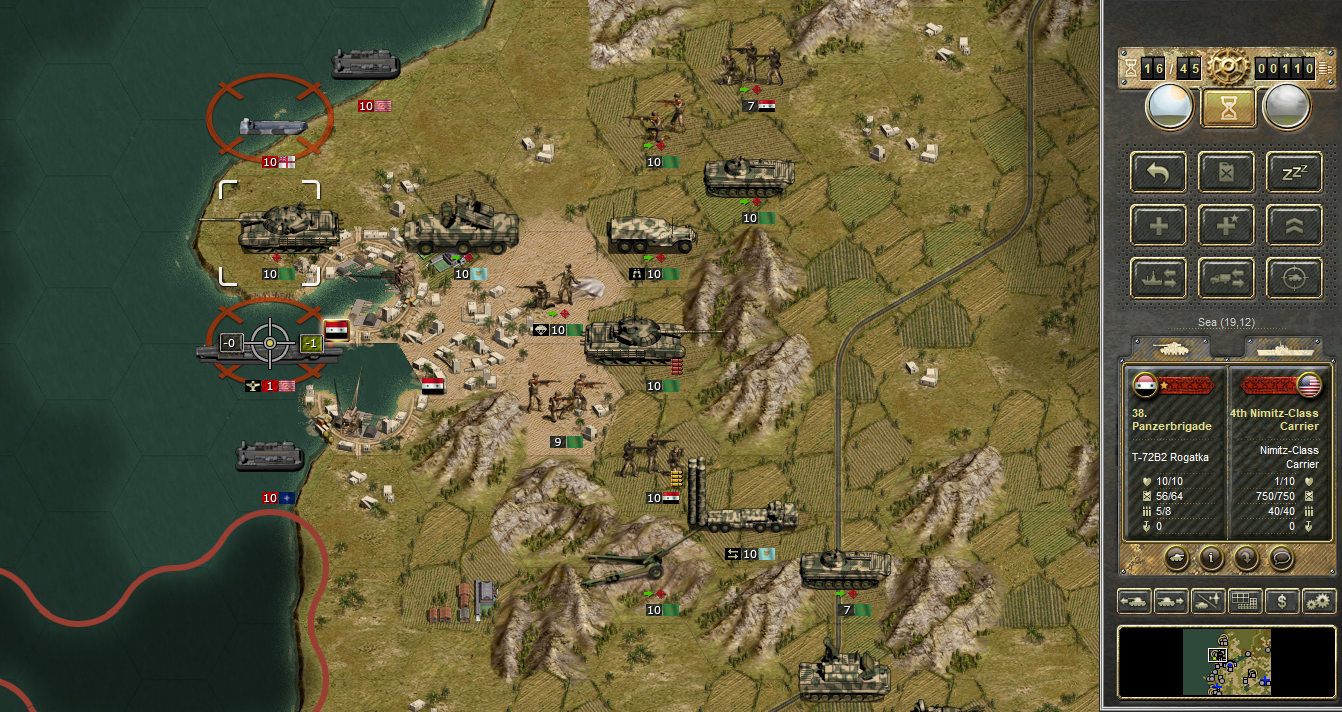Switch to the naval ship tab
Image resolution: width=1342 pixels, height=712 pixels.
[x=1283, y=347]
